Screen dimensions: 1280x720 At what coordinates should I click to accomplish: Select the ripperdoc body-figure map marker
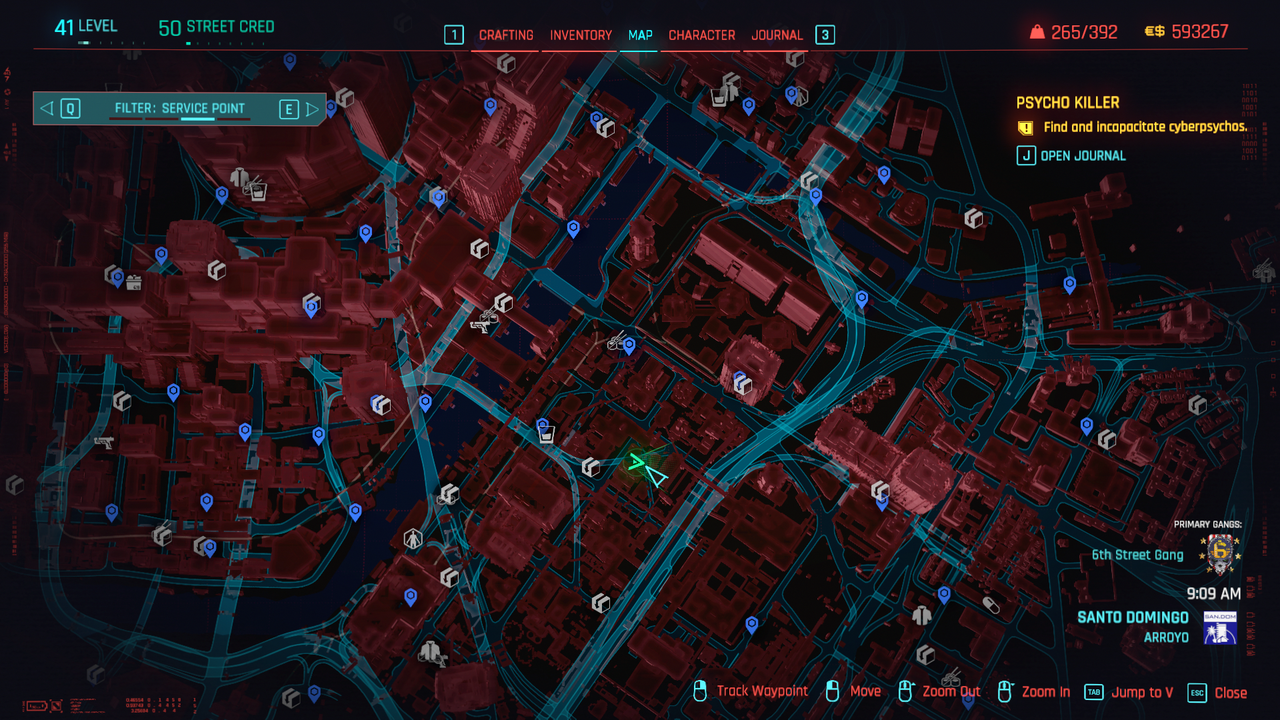pos(413,539)
